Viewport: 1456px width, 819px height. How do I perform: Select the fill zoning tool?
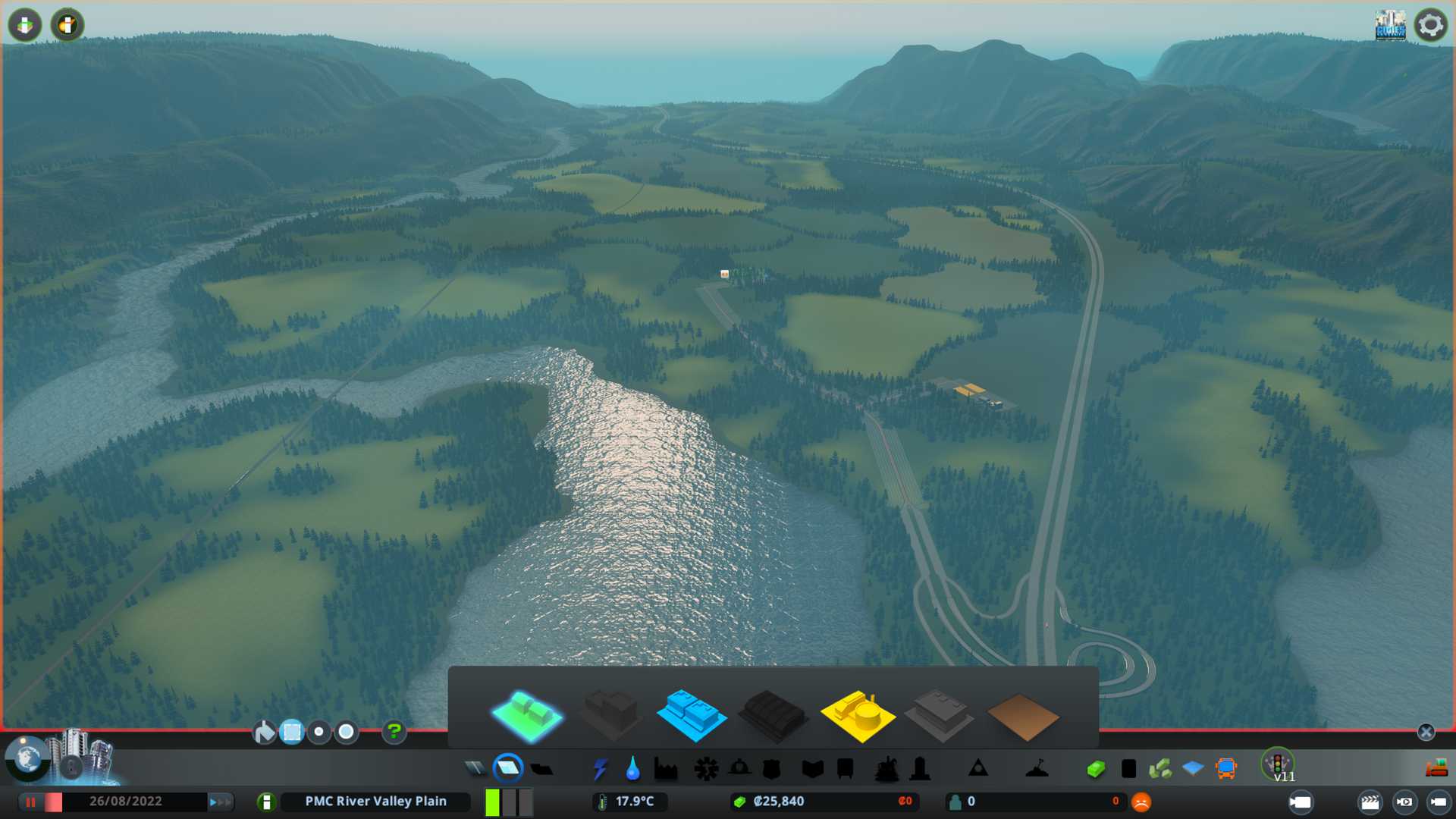[x=264, y=733]
